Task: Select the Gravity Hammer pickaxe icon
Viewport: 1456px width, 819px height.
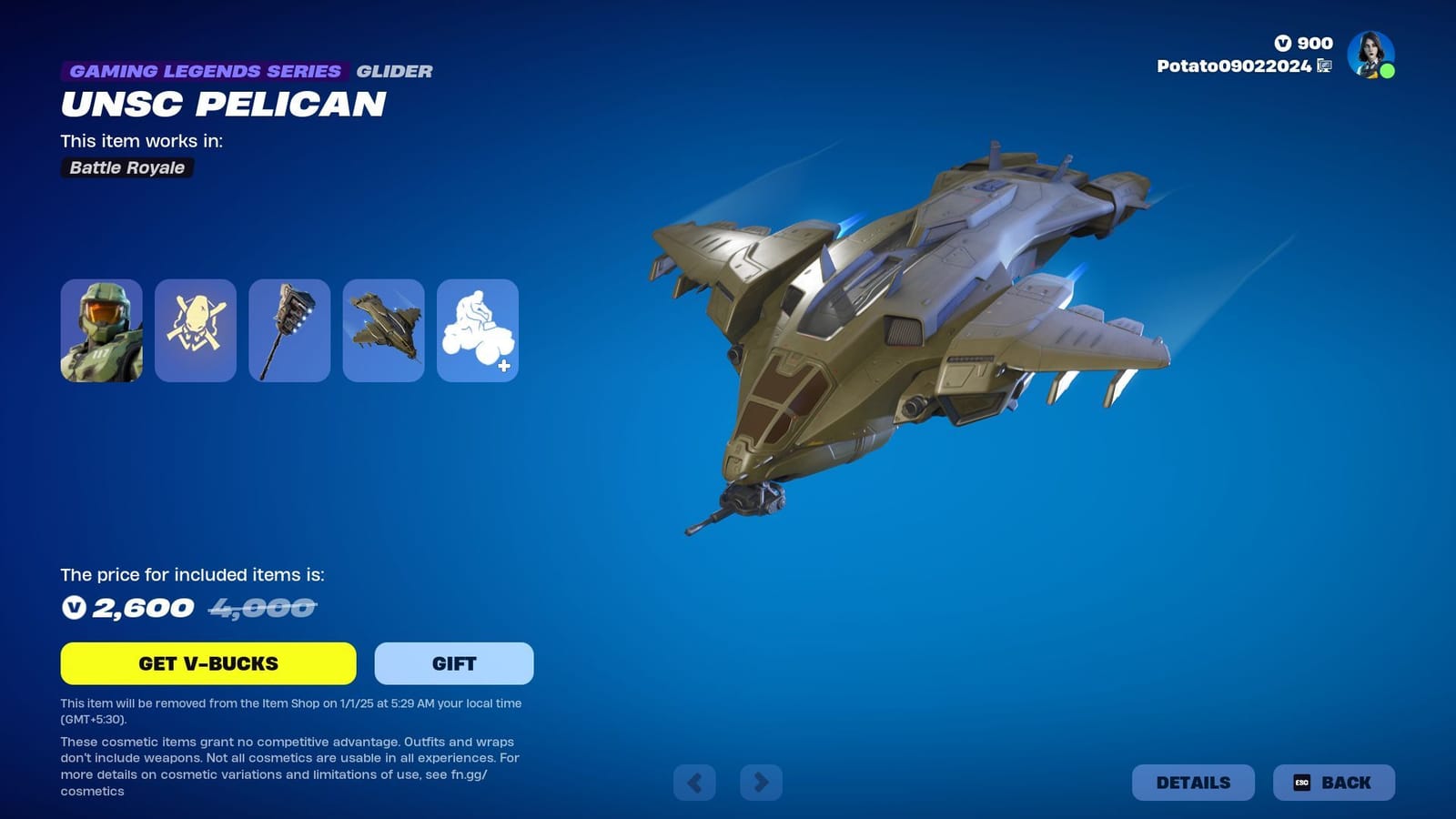Action: tap(289, 329)
